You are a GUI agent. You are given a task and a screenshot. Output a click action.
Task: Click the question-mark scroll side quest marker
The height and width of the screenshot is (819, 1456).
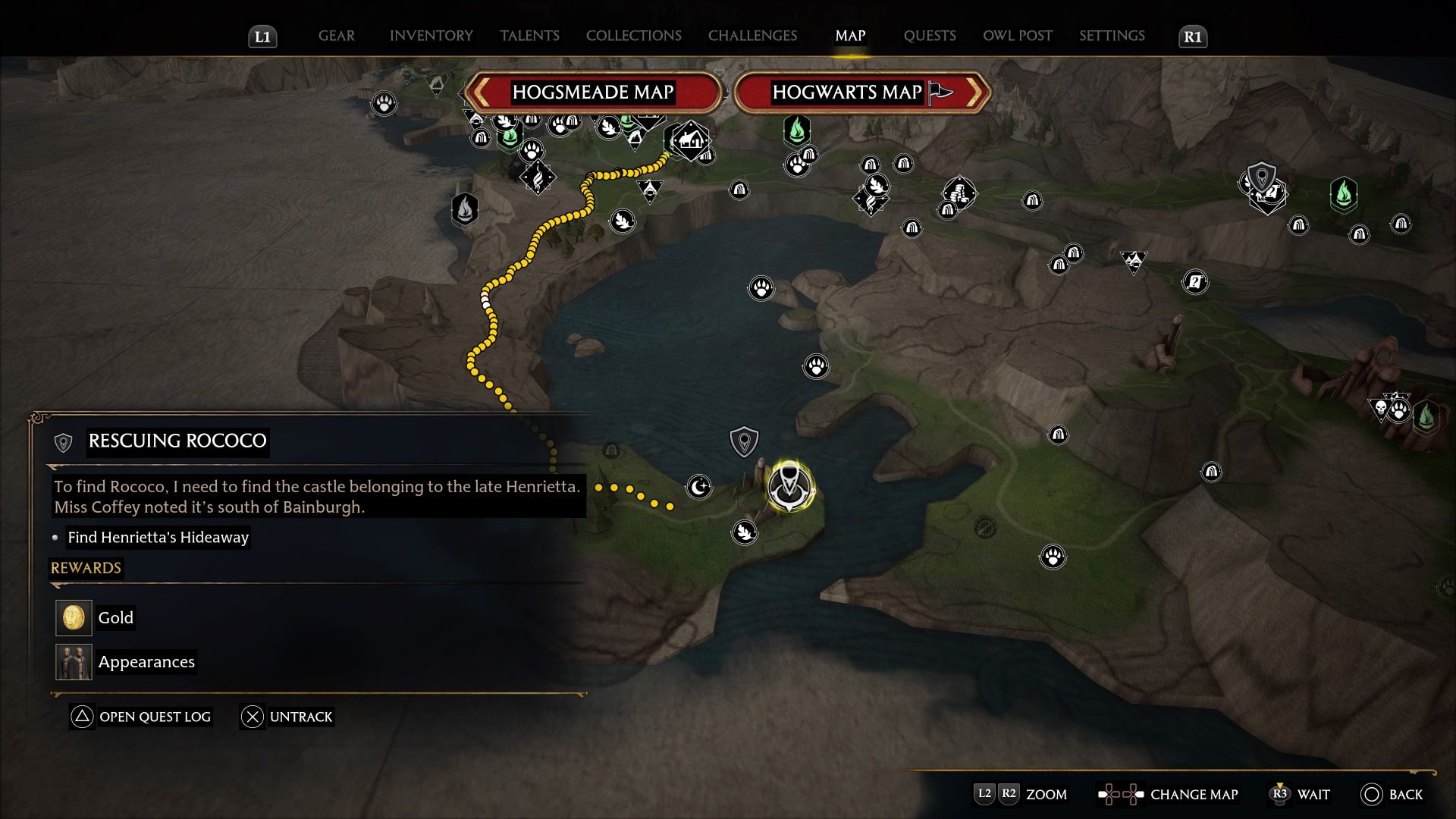point(1194,282)
